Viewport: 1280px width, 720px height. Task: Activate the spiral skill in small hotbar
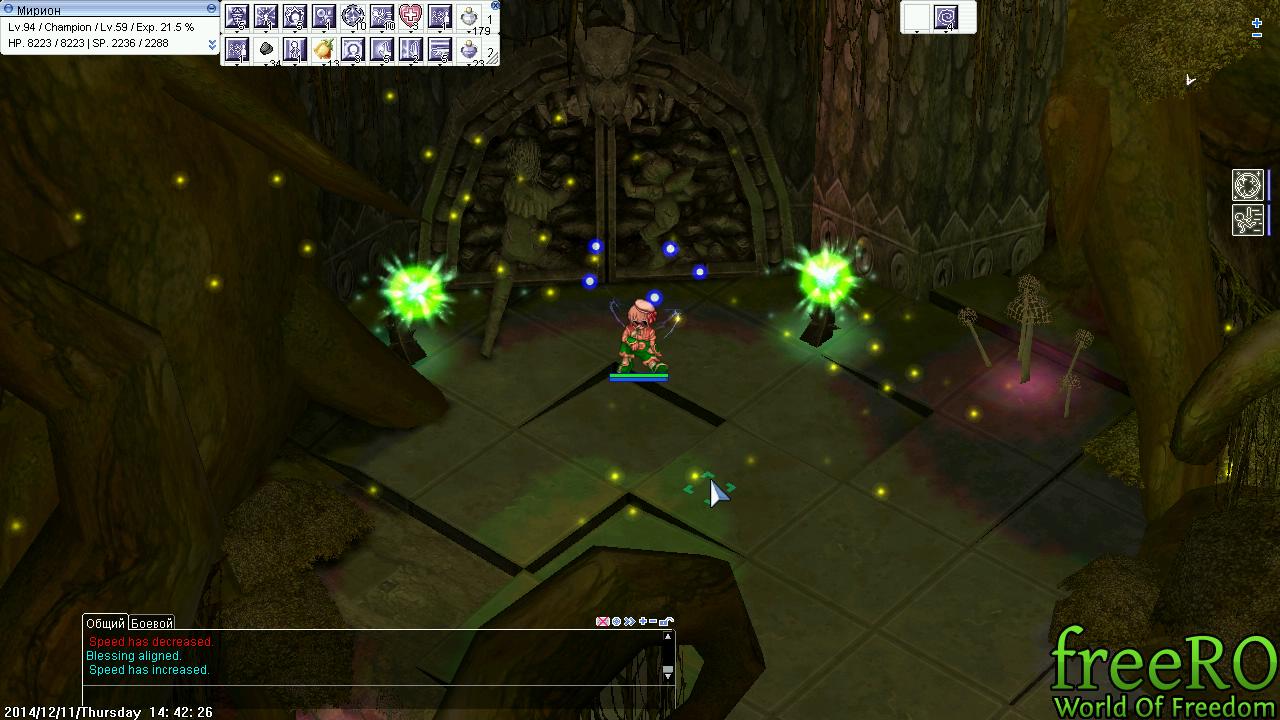point(946,17)
